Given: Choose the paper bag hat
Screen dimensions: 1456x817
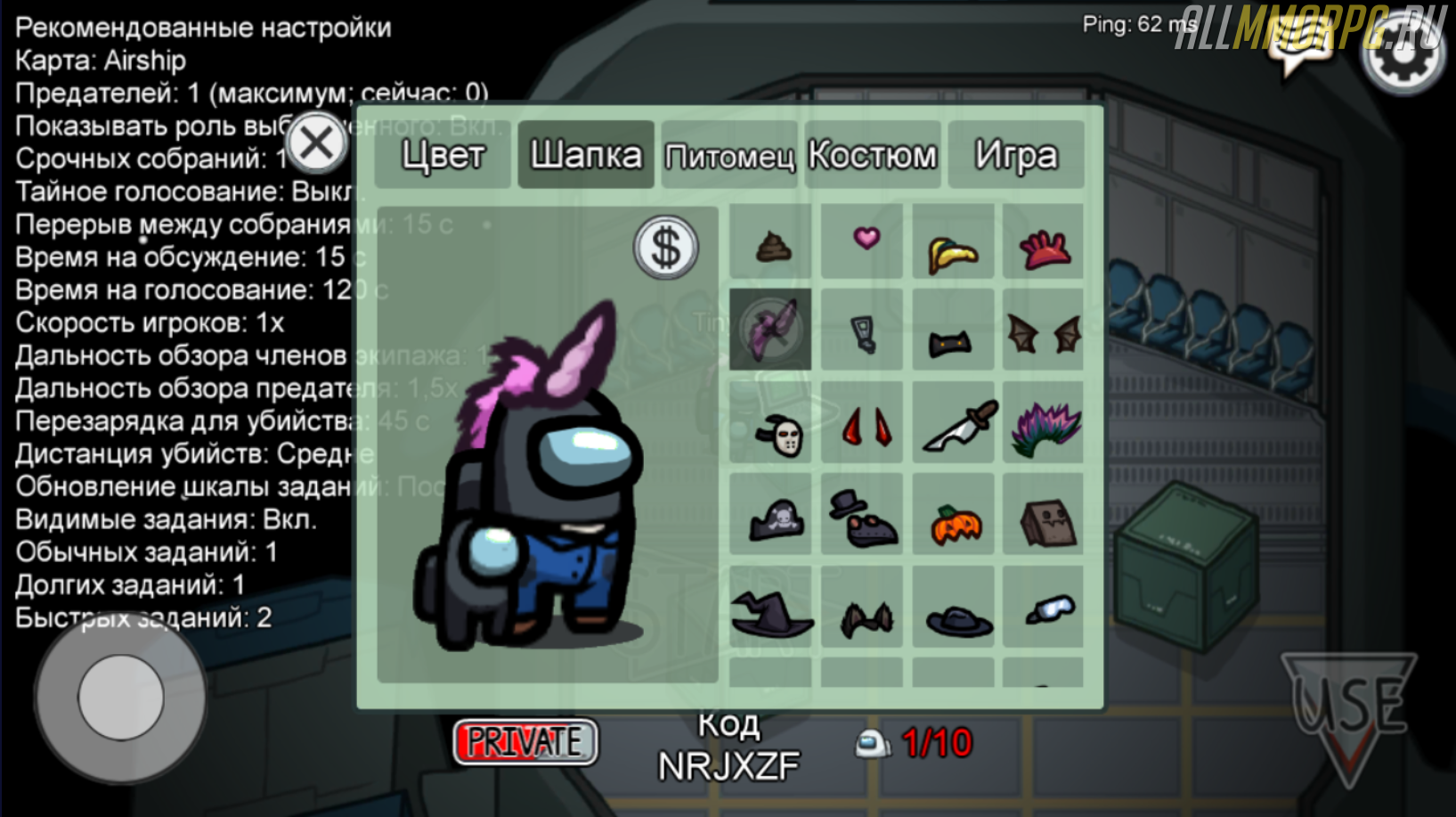Looking at the screenshot, I should pyautogui.click(x=1045, y=522).
